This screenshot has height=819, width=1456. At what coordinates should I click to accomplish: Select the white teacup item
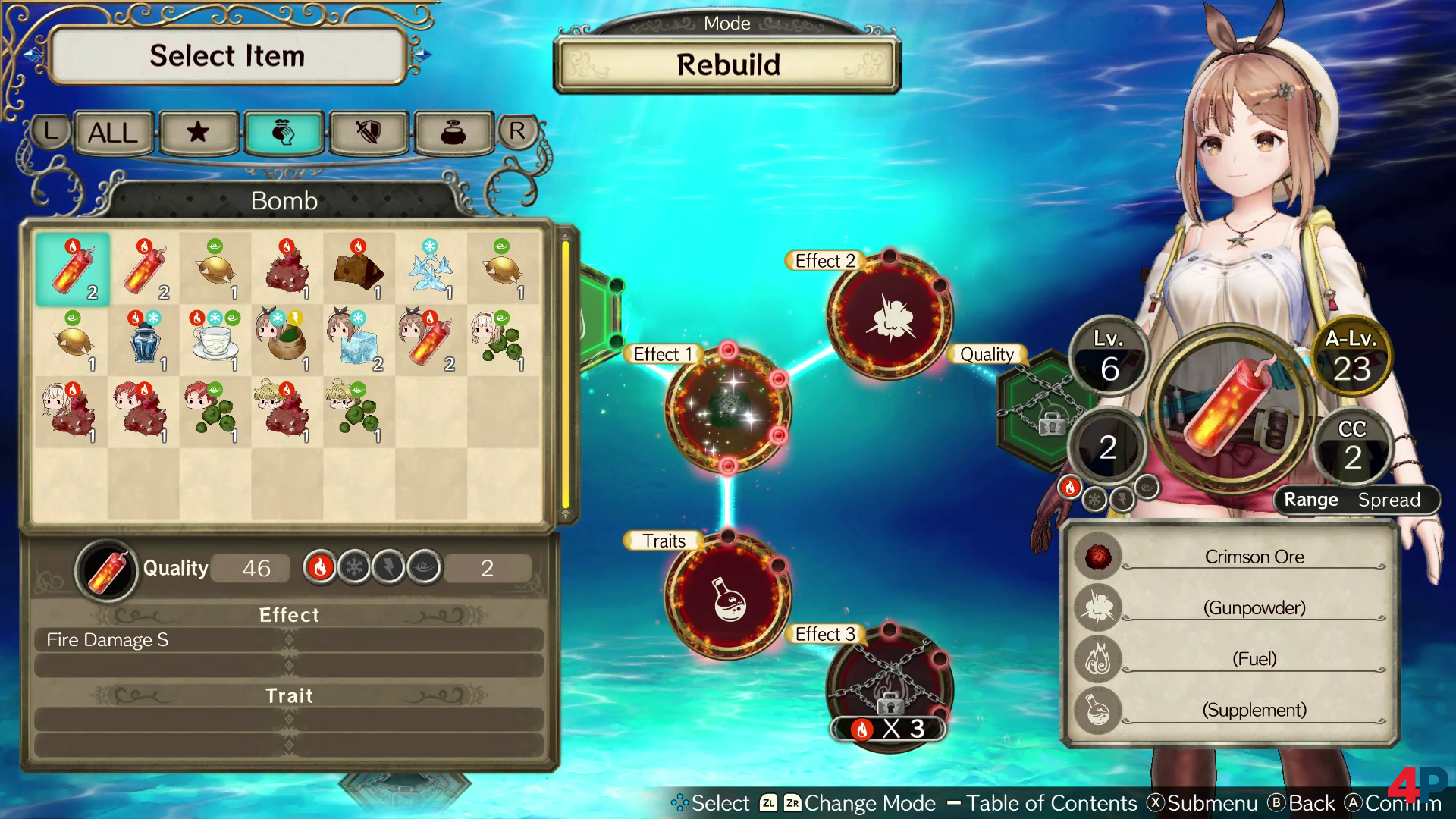tap(215, 340)
